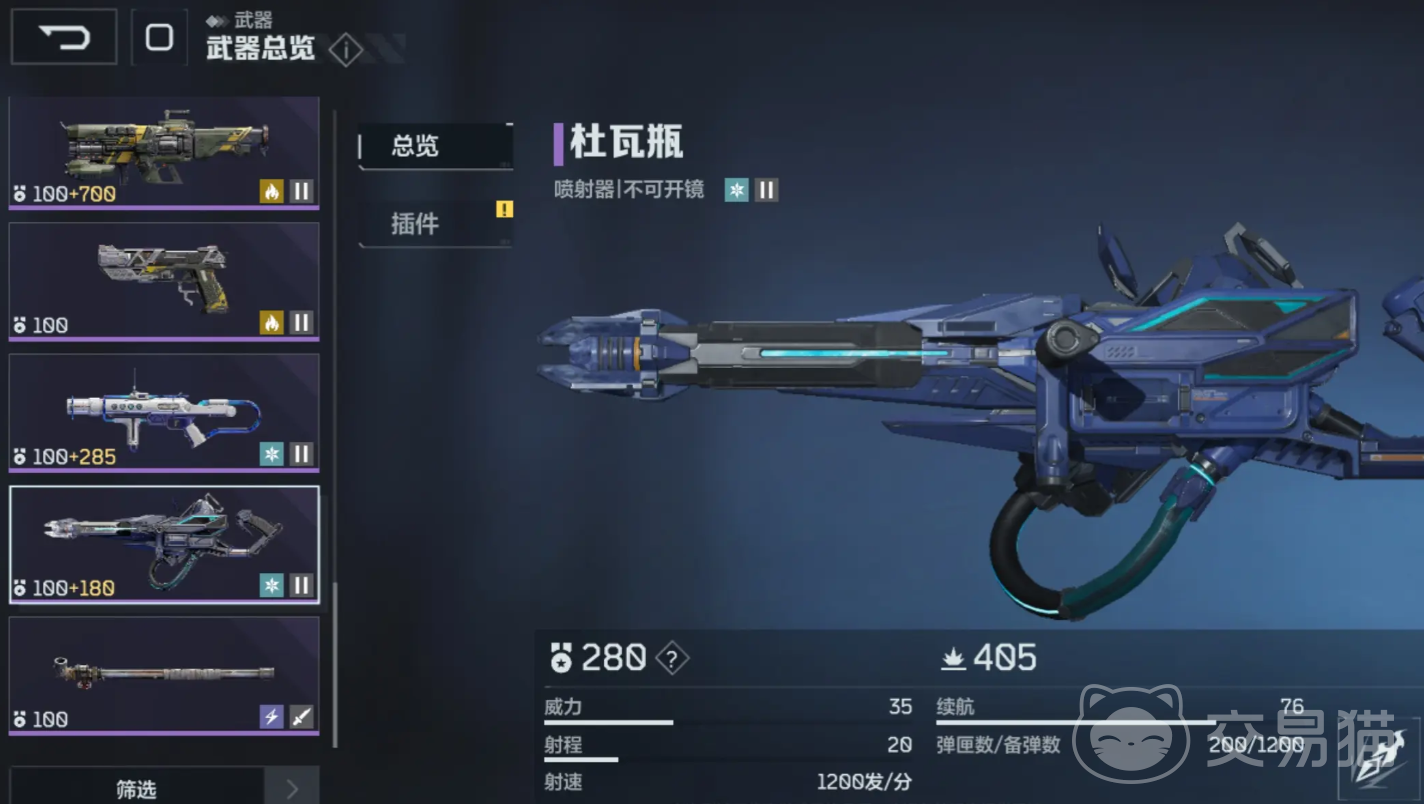Switch to the 总览 tab
This screenshot has width=1424, height=804.
435,146
